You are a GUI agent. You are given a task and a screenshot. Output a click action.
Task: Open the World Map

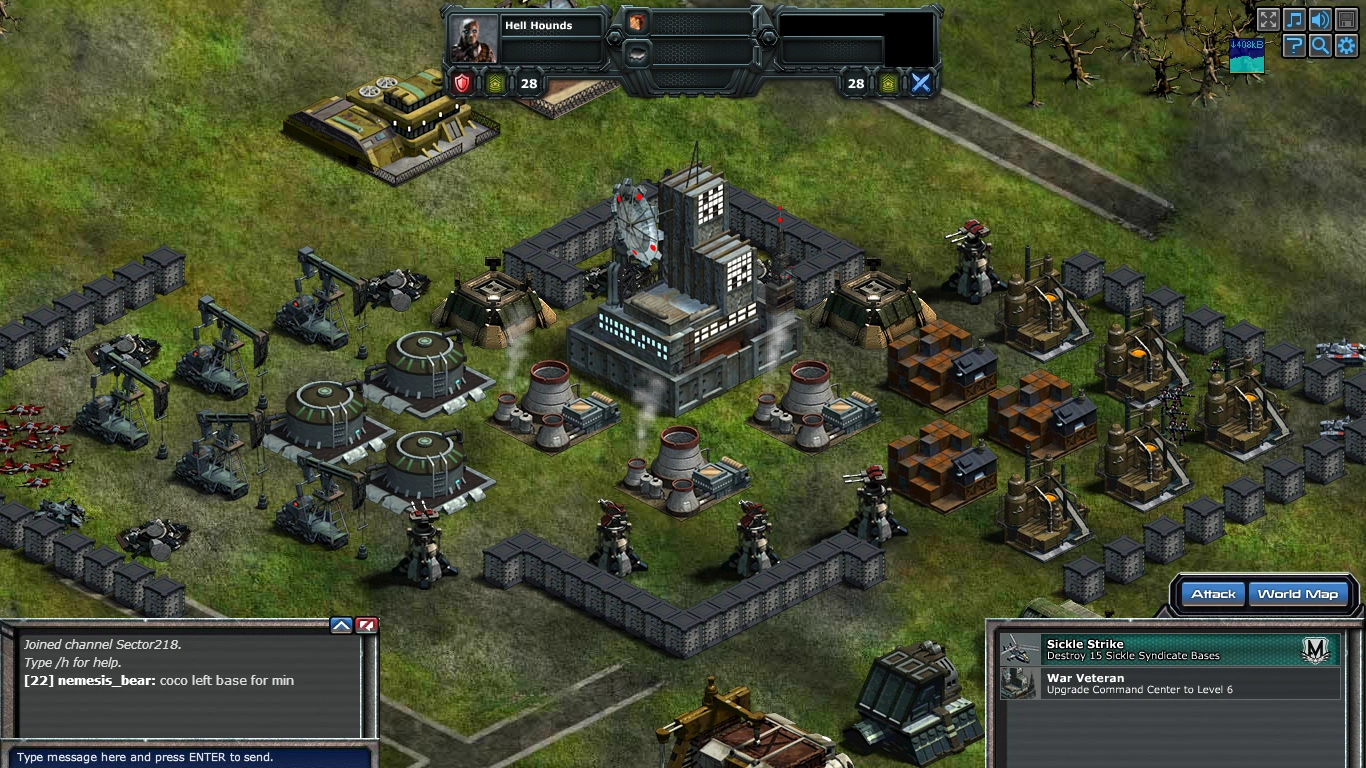pyautogui.click(x=1297, y=593)
